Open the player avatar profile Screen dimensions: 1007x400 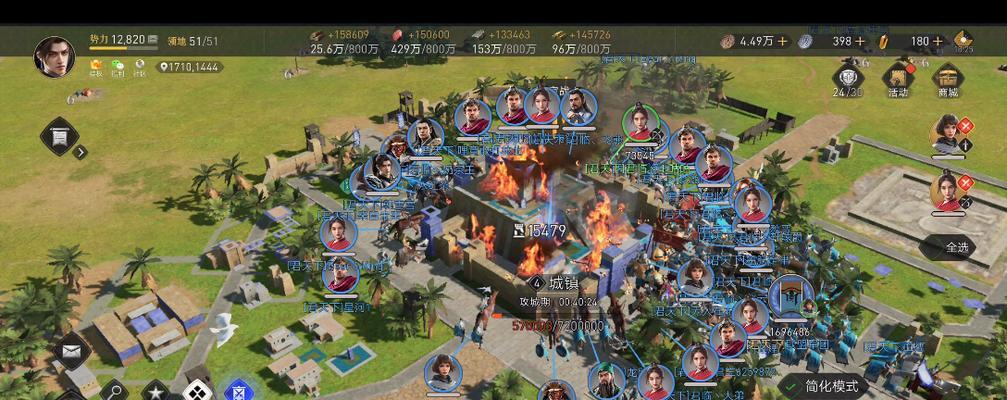pyautogui.click(x=54, y=56)
